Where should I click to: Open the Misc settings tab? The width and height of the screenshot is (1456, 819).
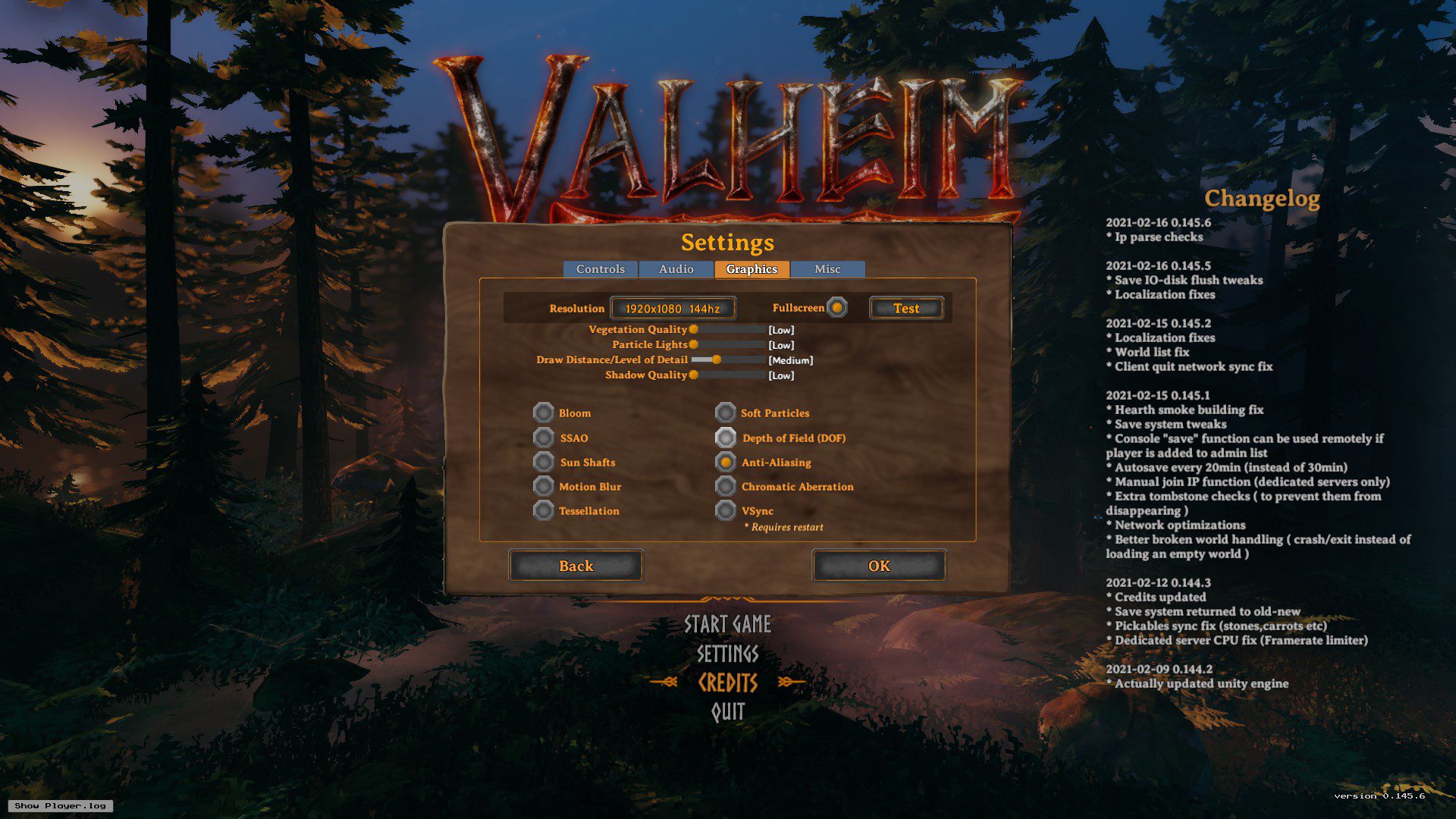pos(827,269)
